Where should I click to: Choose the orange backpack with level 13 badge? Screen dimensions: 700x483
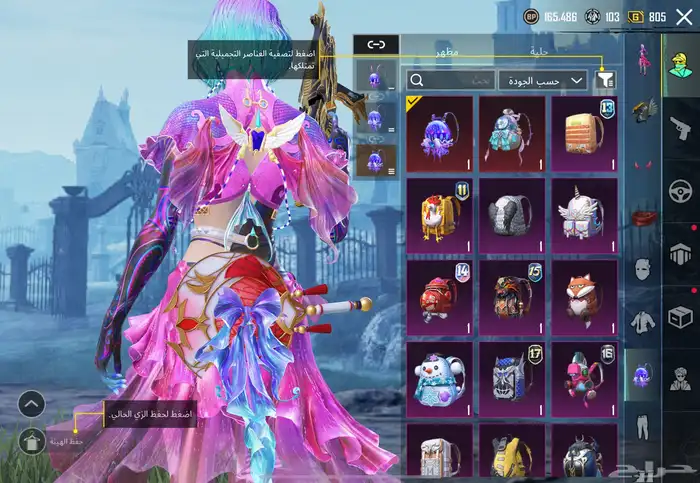[585, 133]
